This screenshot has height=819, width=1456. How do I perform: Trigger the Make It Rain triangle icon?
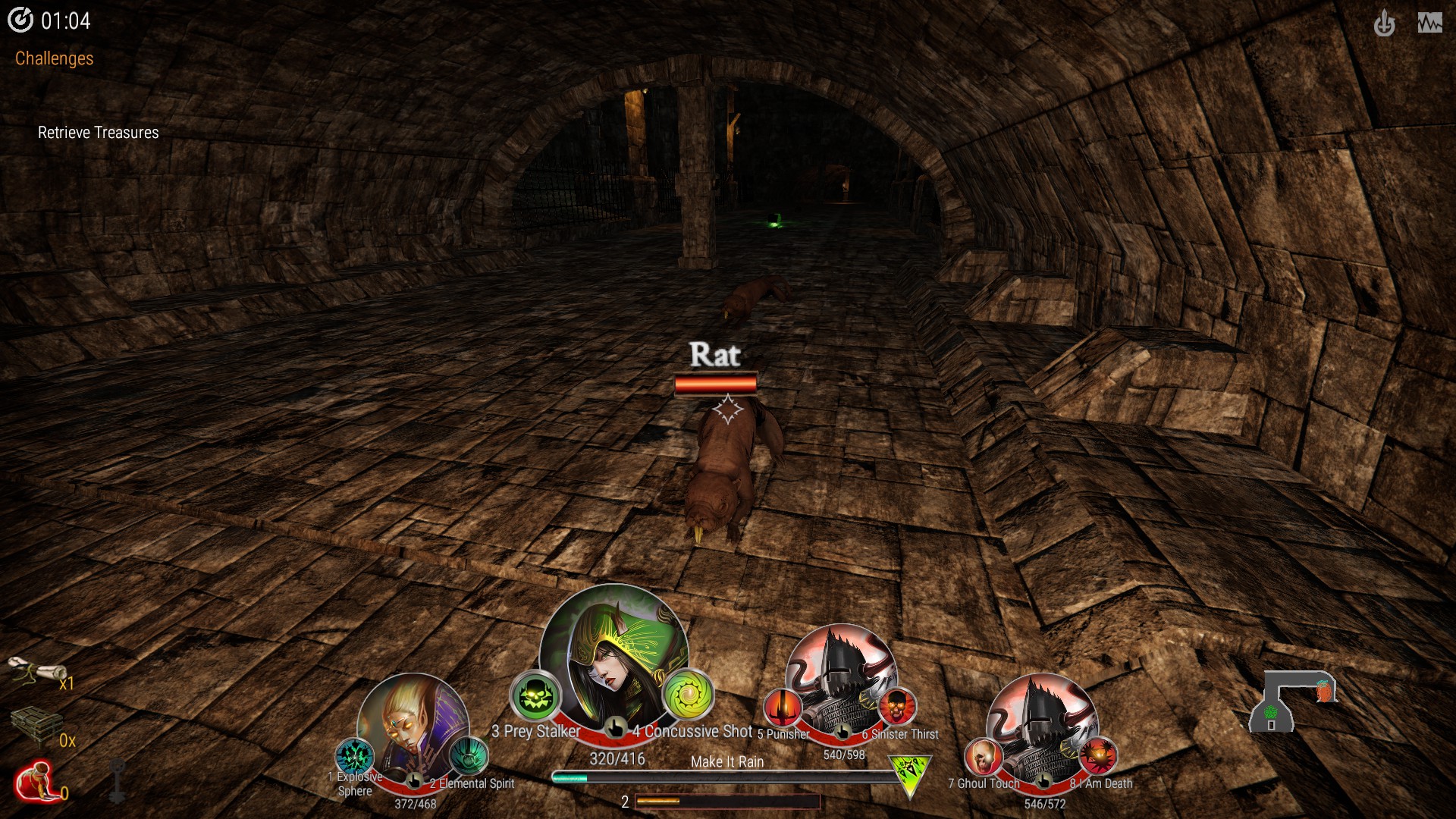pyautogui.click(x=908, y=775)
